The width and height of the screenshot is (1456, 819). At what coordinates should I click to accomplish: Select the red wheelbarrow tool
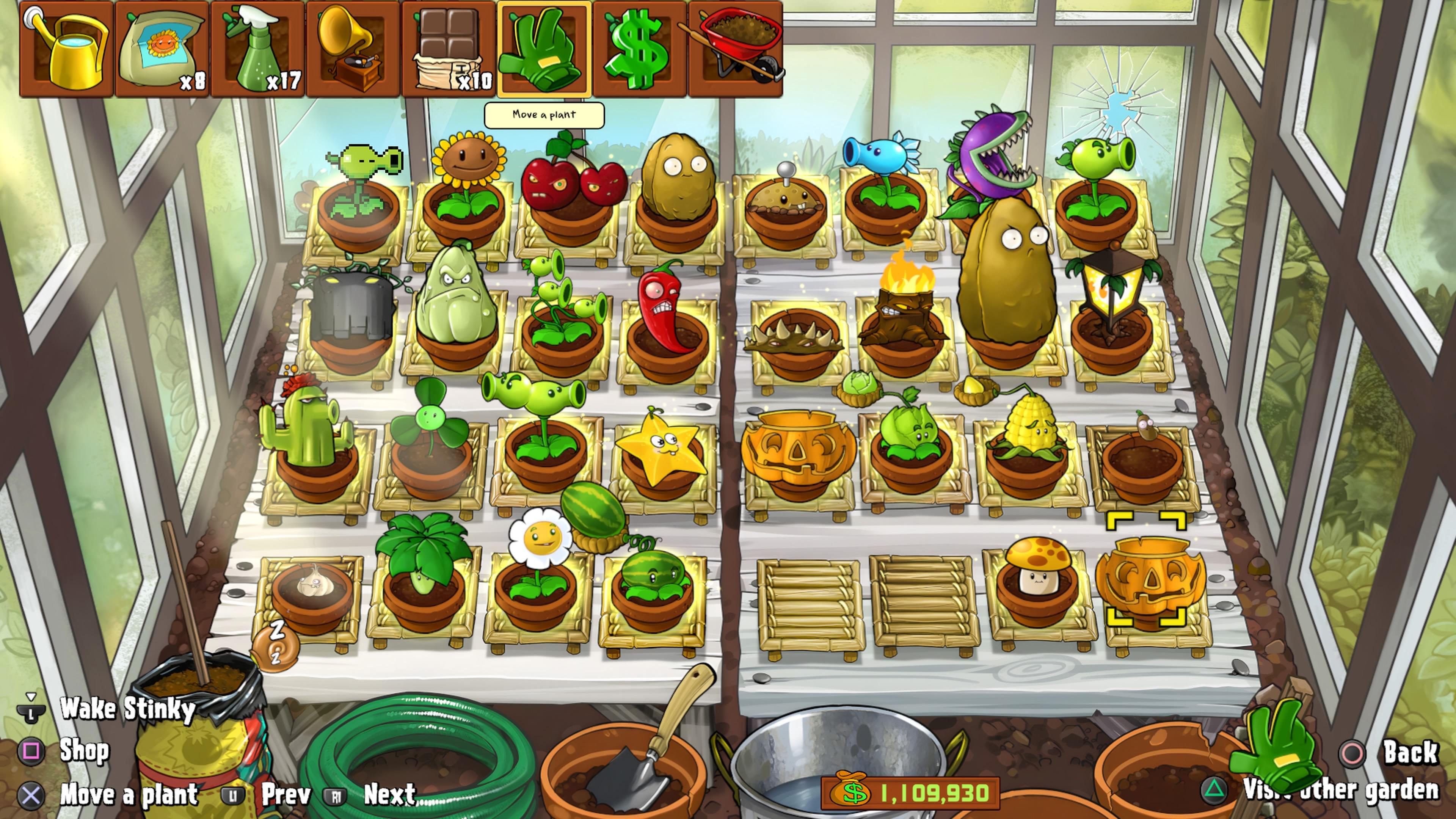tap(735, 50)
